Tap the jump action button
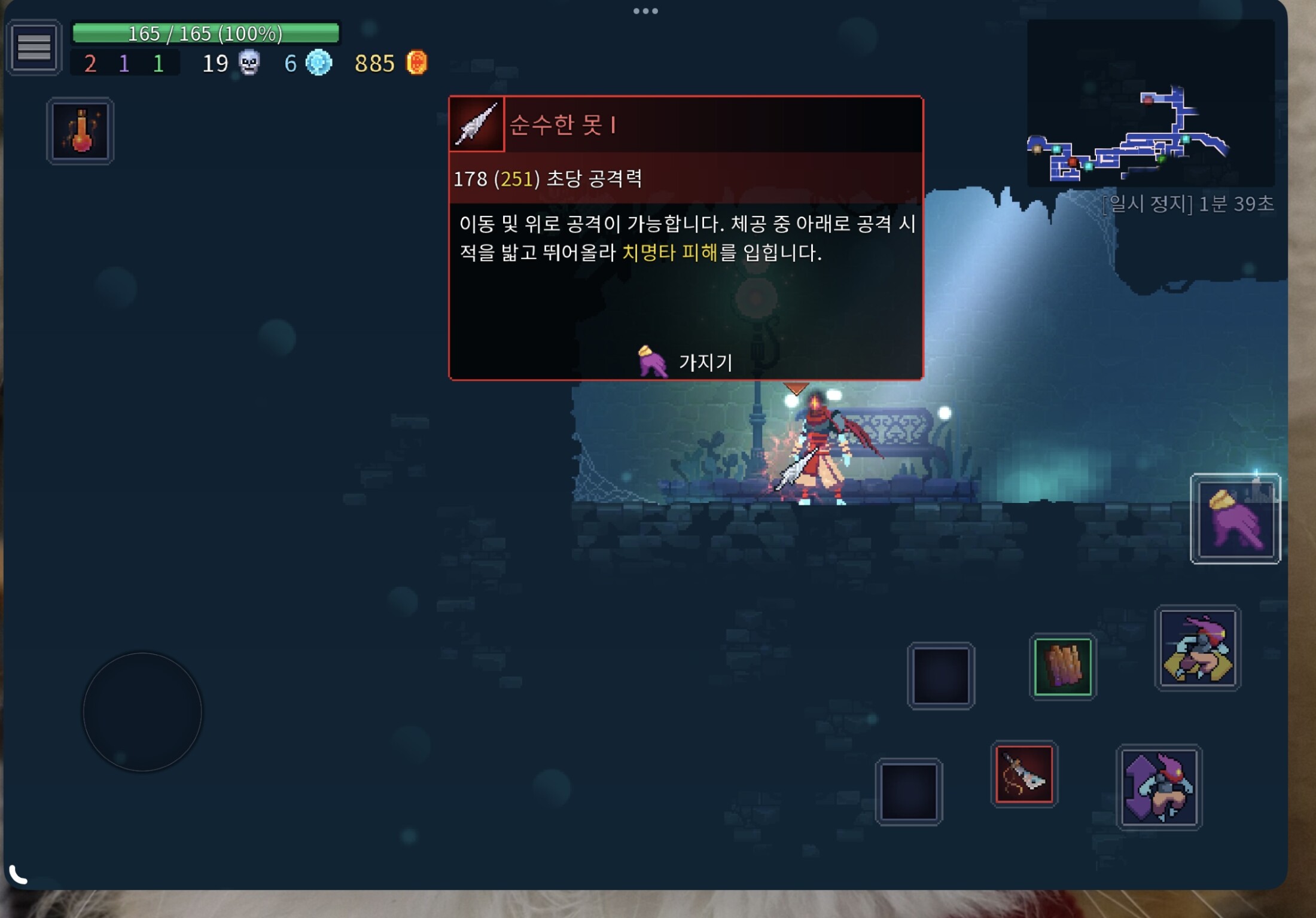This screenshot has height=918, width=1316. click(1159, 788)
